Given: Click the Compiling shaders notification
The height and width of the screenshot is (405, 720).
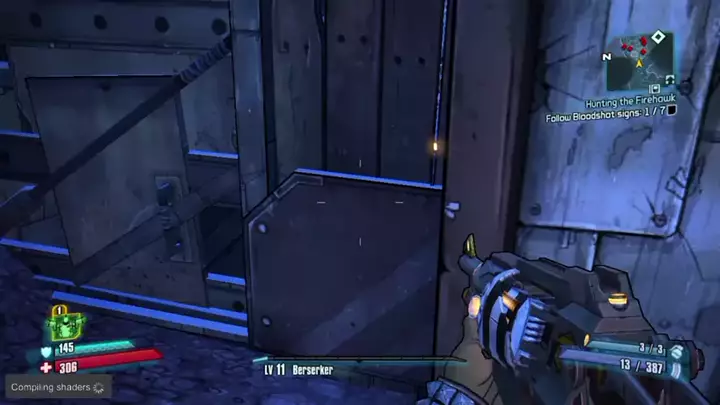Looking at the screenshot, I should (57, 387).
